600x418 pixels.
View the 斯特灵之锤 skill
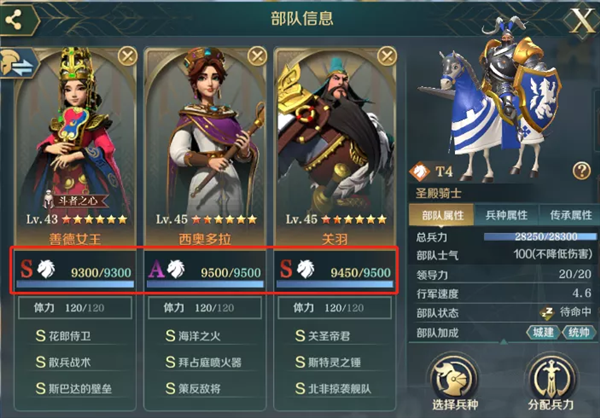pos(337,362)
